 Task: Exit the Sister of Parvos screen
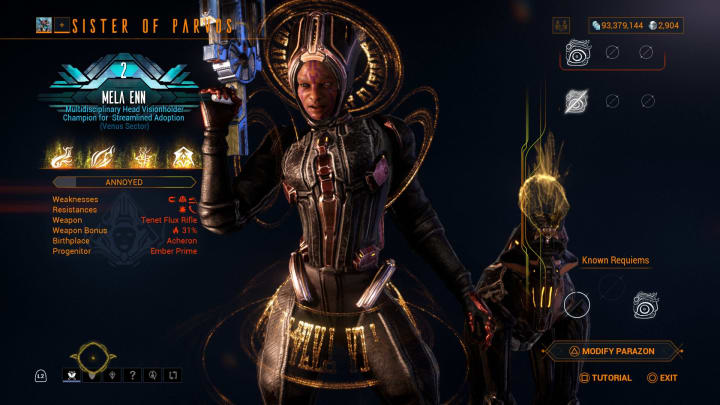662,378
